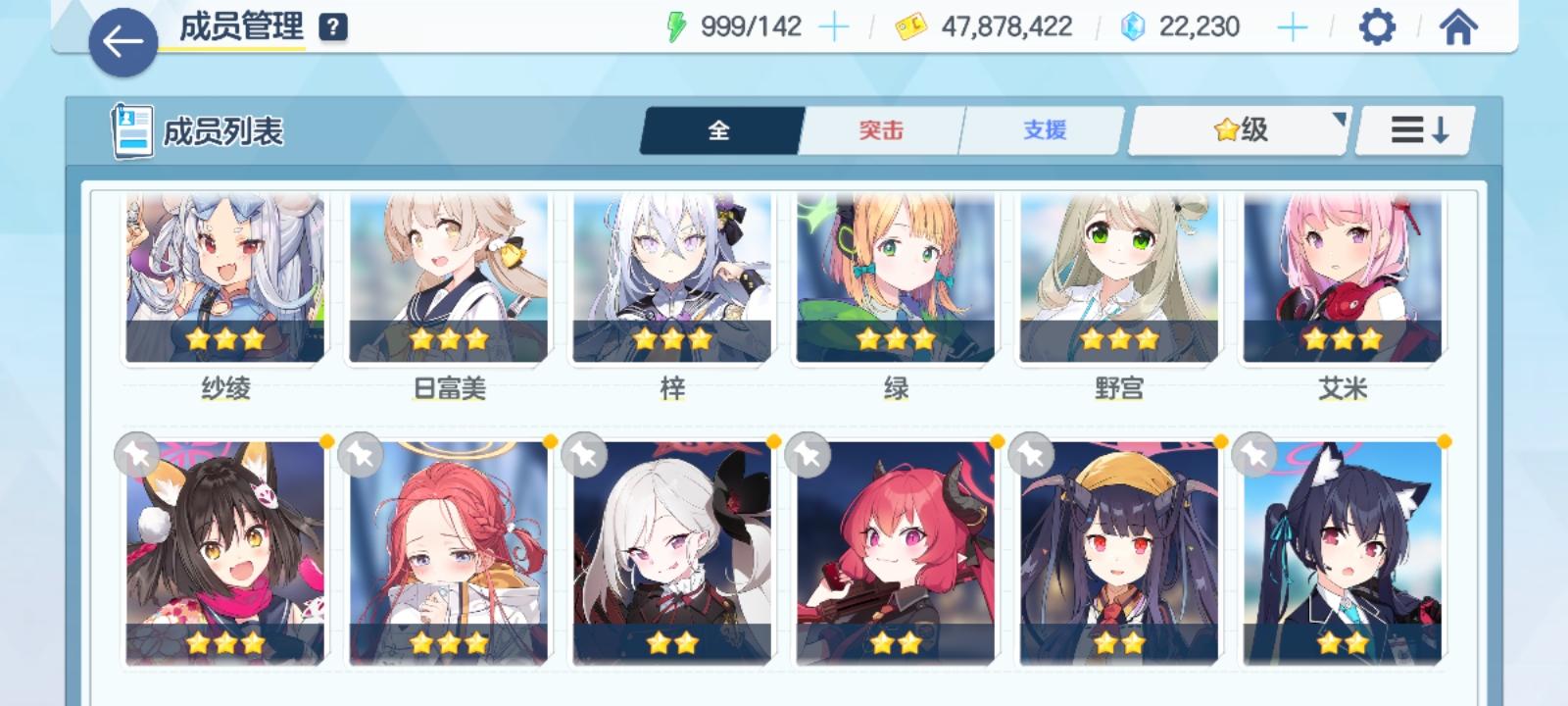
Task: Open the star-level sort dropdown
Action: point(1237,129)
